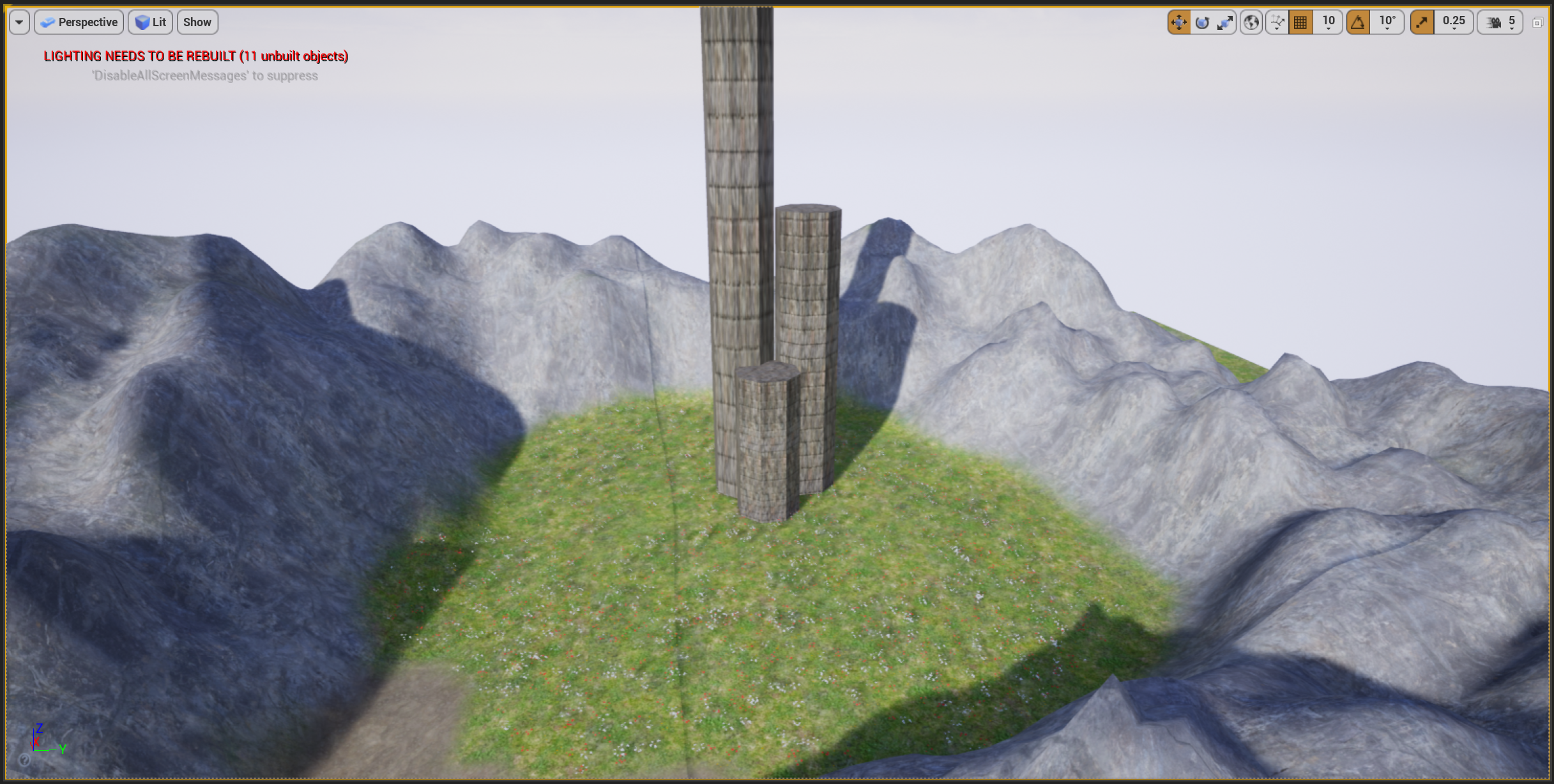This screenshot has height=784, width=1554.
Task: Select the Translate tool
Action: point(1179,22)
